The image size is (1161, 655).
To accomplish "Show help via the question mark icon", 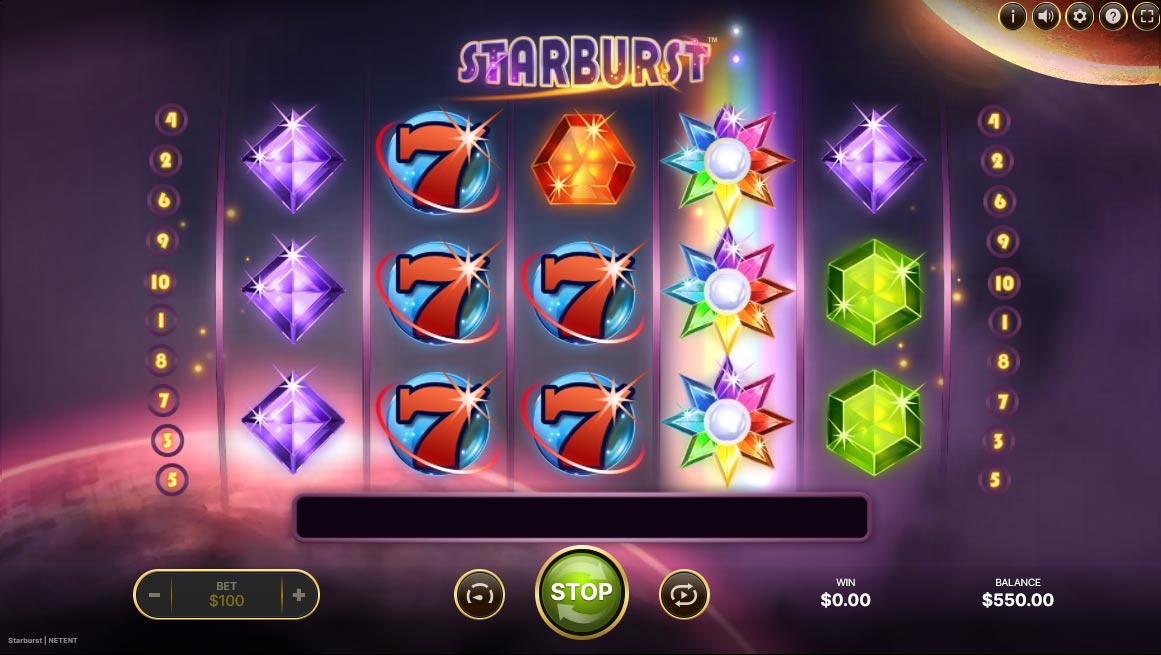I will pyautogui.click(x=1112, y=16).
